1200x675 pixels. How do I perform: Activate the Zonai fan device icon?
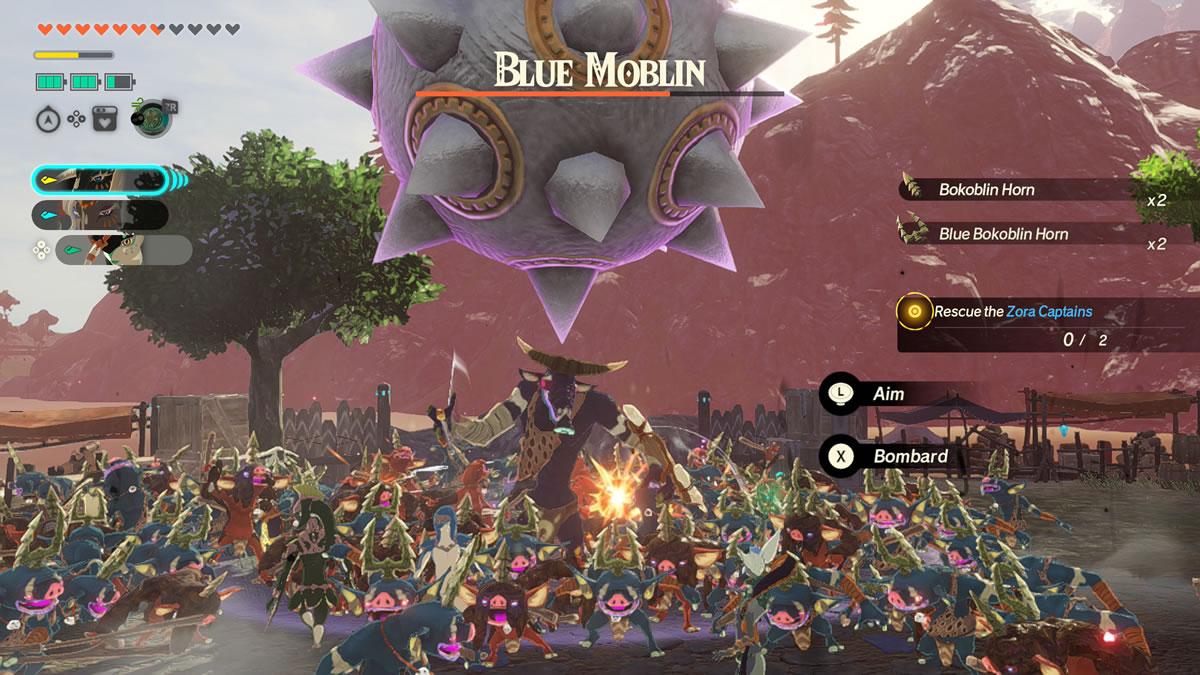(x=152, y=119)
